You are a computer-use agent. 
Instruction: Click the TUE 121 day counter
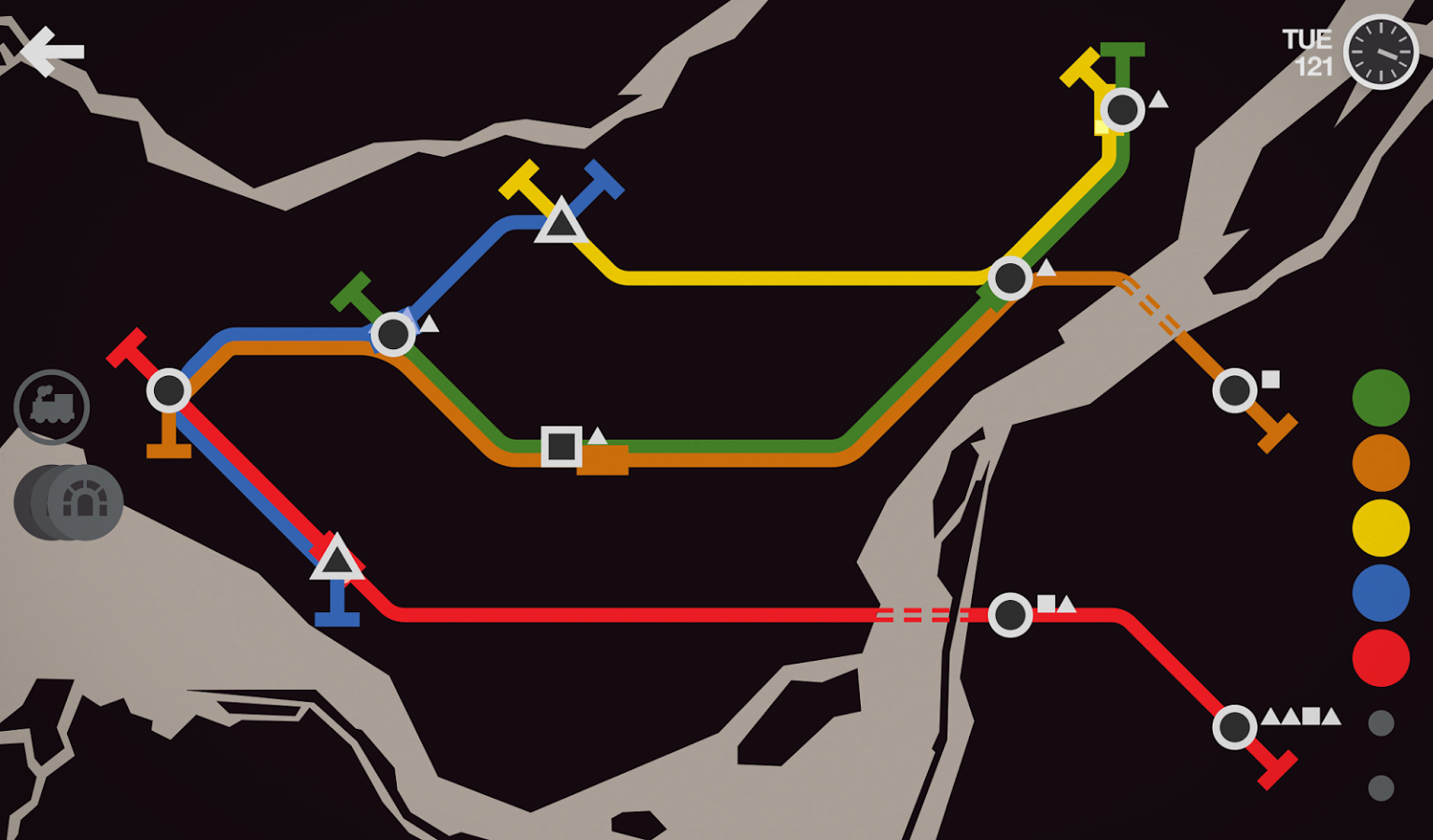[x=1306, y=51]
